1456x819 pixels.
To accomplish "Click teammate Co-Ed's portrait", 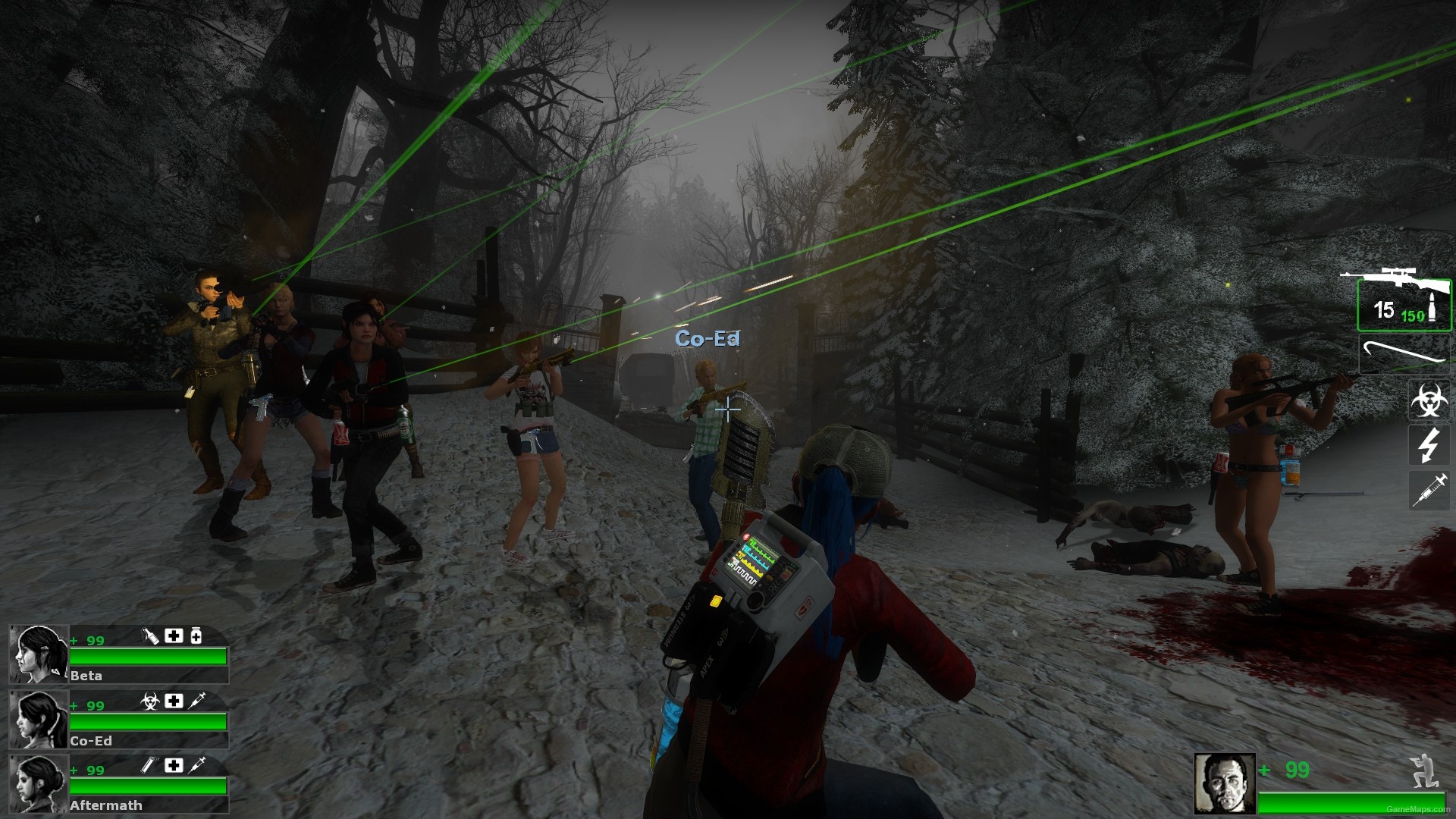I will coord(39,719).
